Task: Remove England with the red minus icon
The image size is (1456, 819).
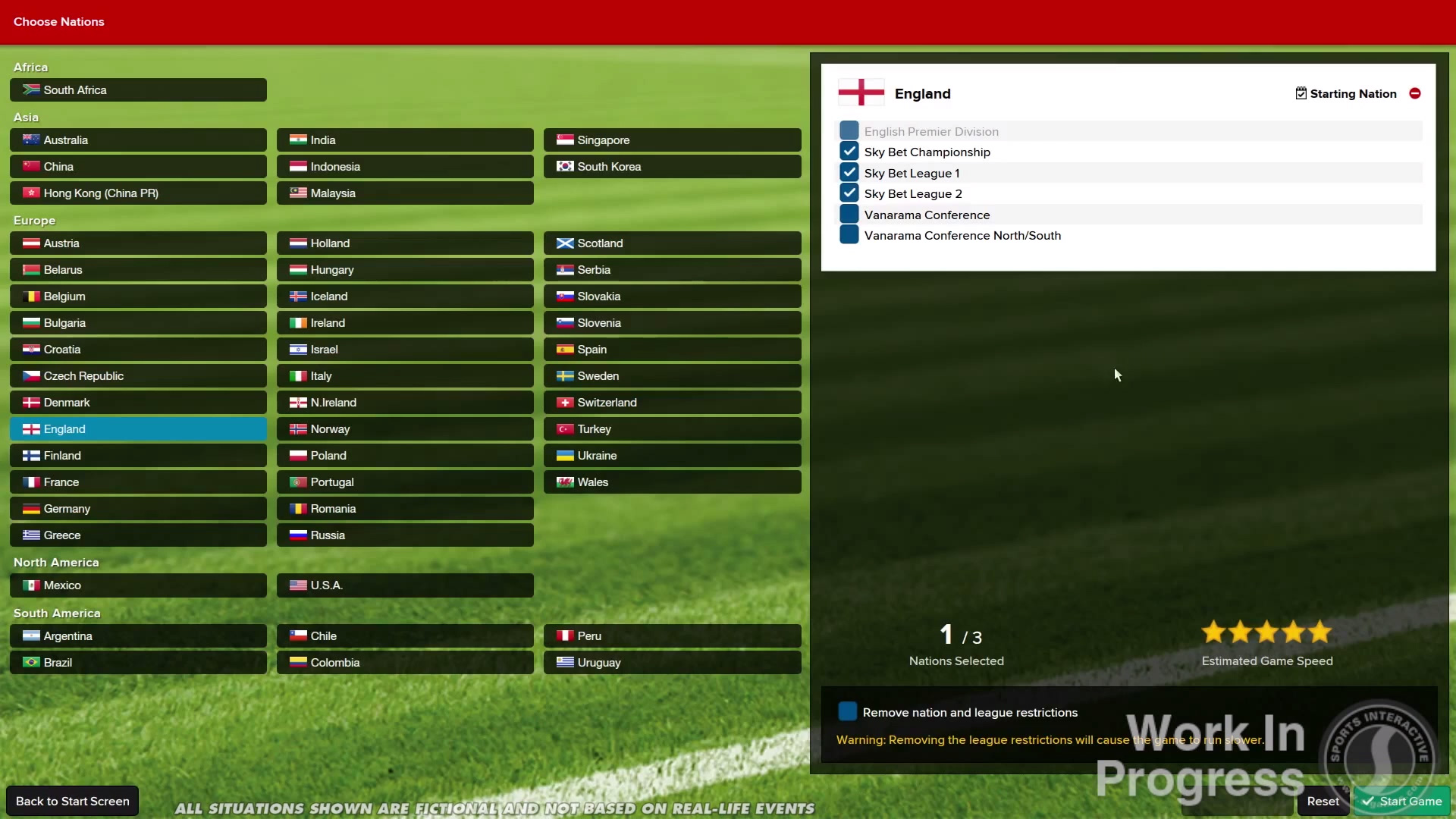Action: 1415,93
